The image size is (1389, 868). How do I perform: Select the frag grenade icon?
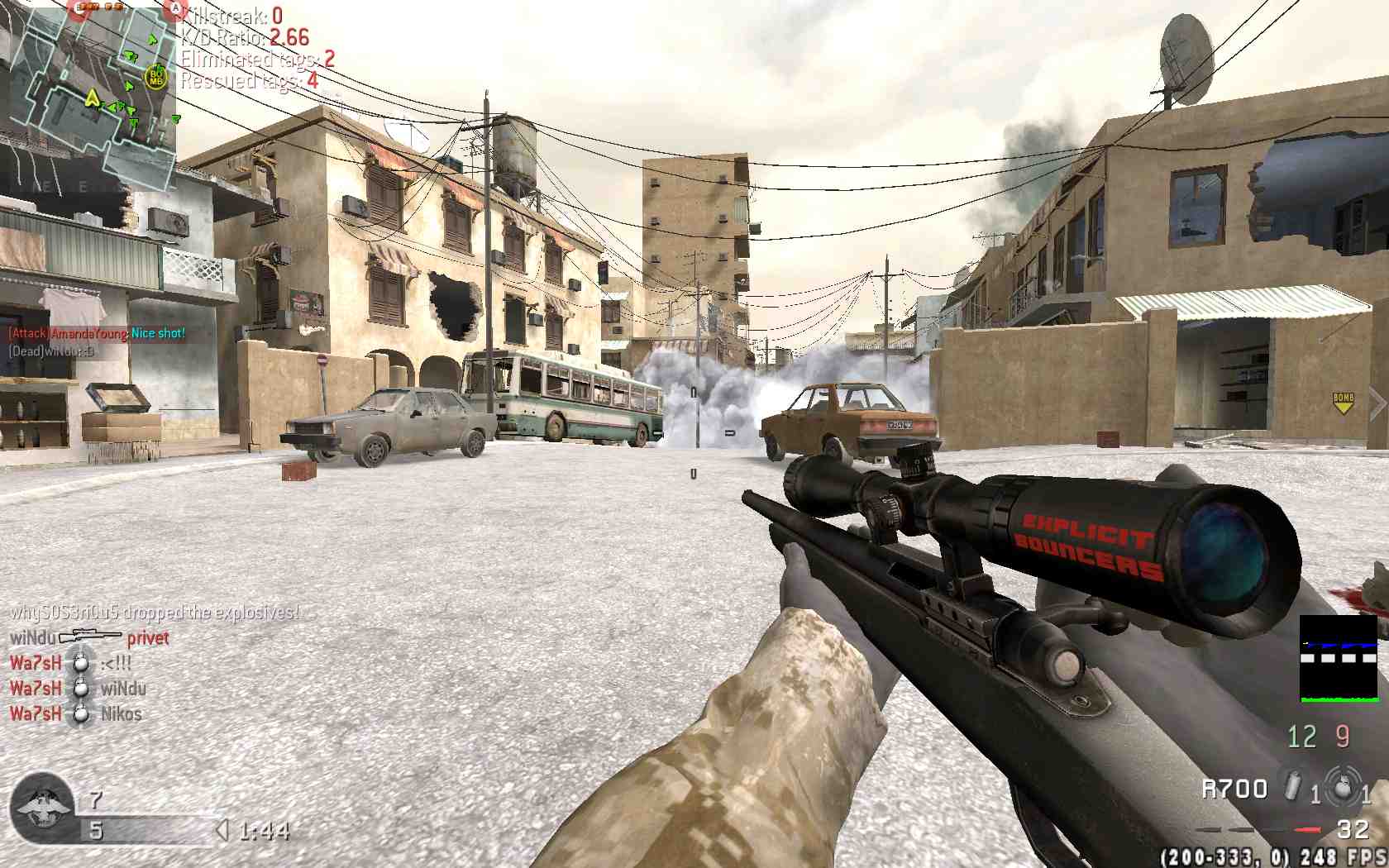(x=1343, y=786)
